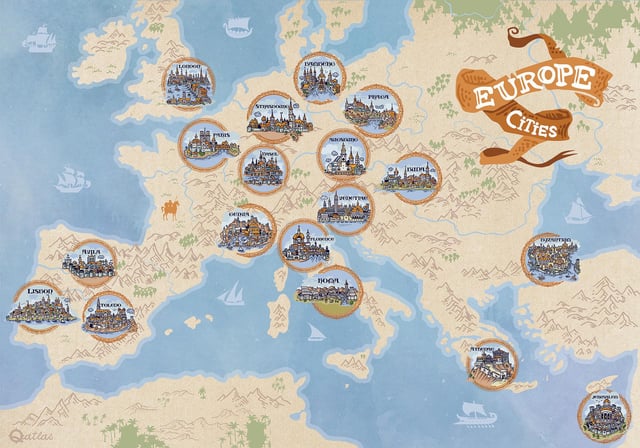Pick the Praga city medallion
This screenshot has width=640, height=448.
pos(372,110)
